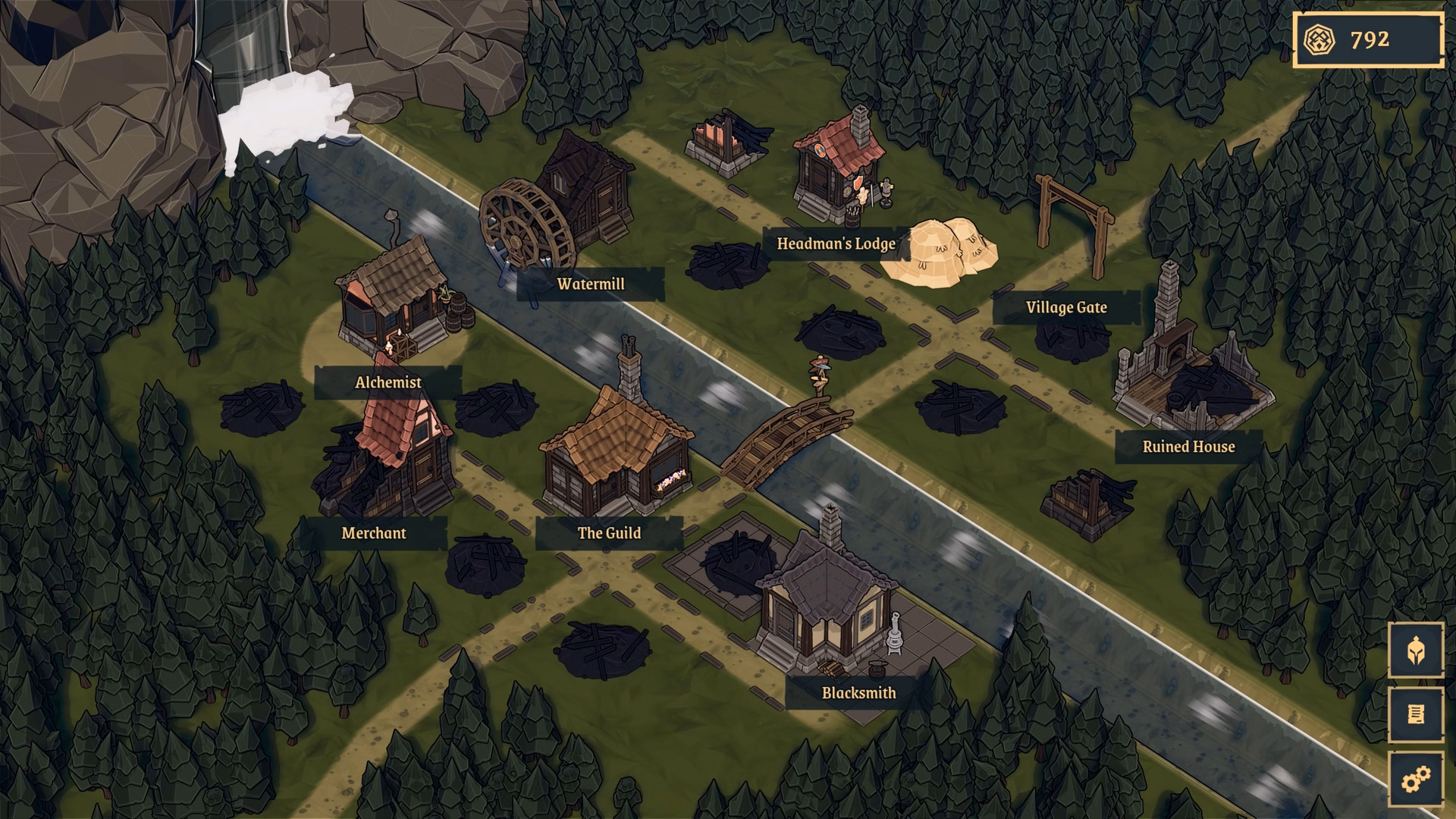Click the Merchant nameplate
Screen dimensions: 1456x819
(374, 533)
